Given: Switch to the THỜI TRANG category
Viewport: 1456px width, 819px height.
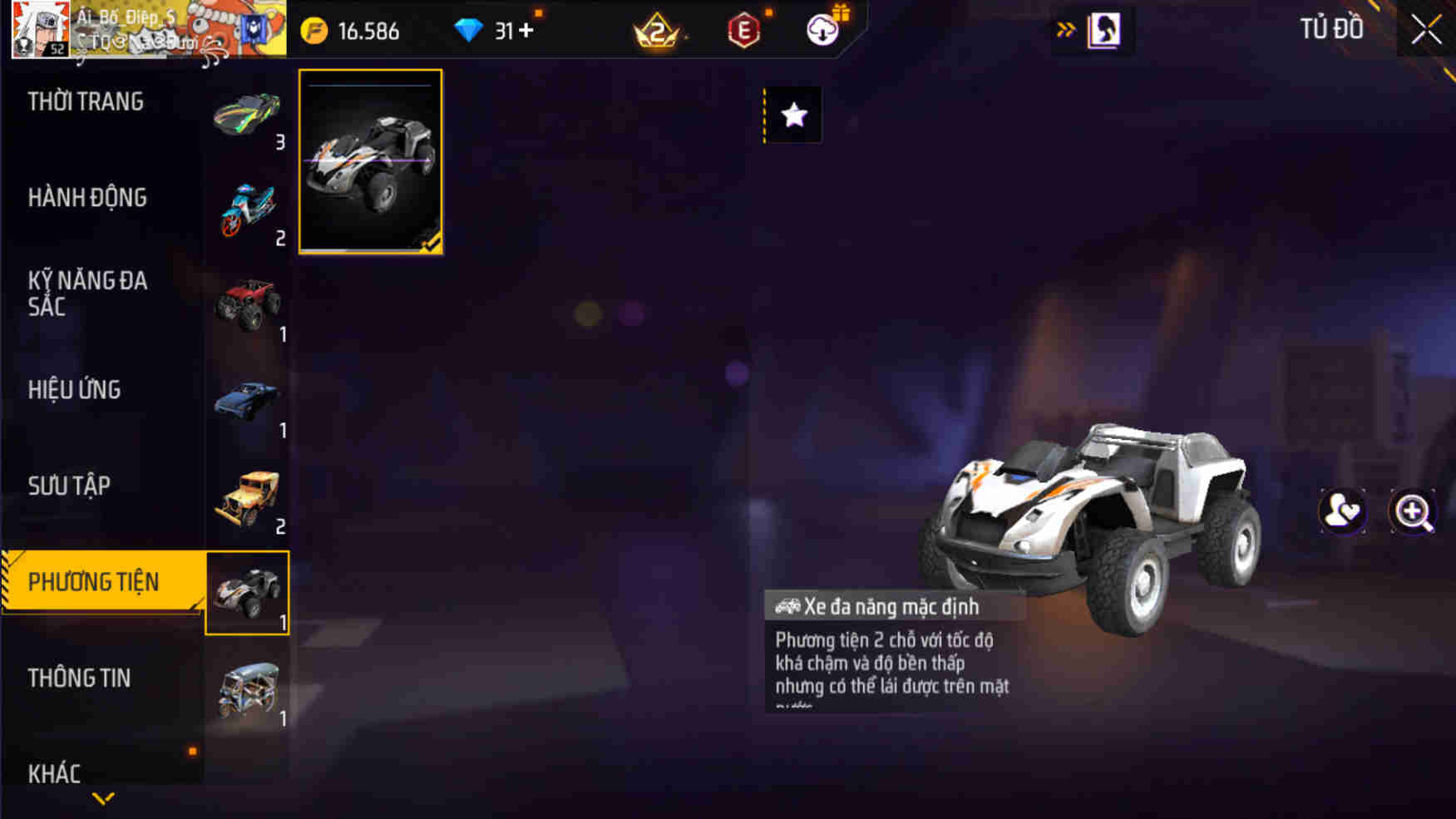Looking at the screenshot, I should (x=86, y=101).
